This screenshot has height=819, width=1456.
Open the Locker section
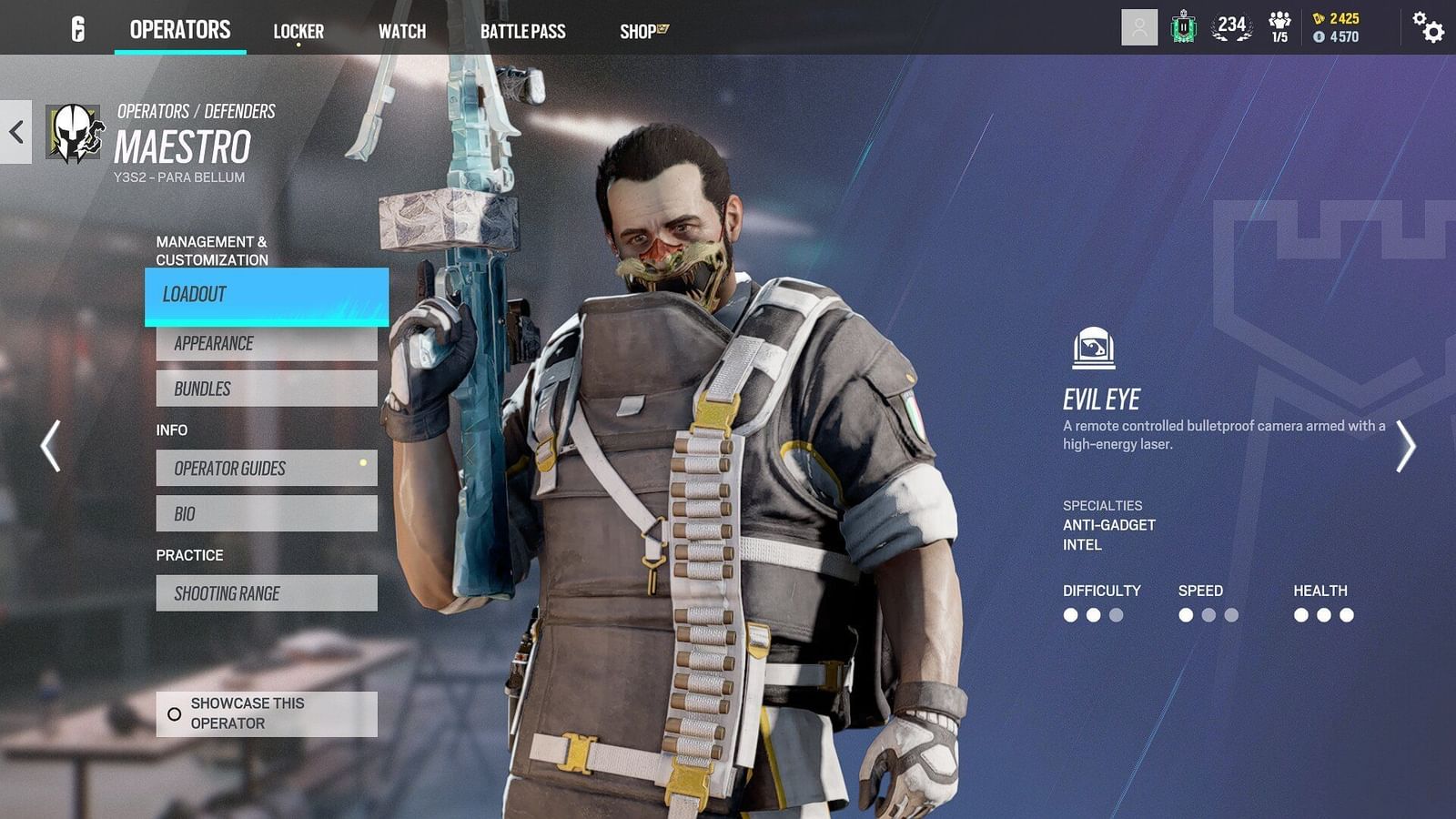coord(298,31)
